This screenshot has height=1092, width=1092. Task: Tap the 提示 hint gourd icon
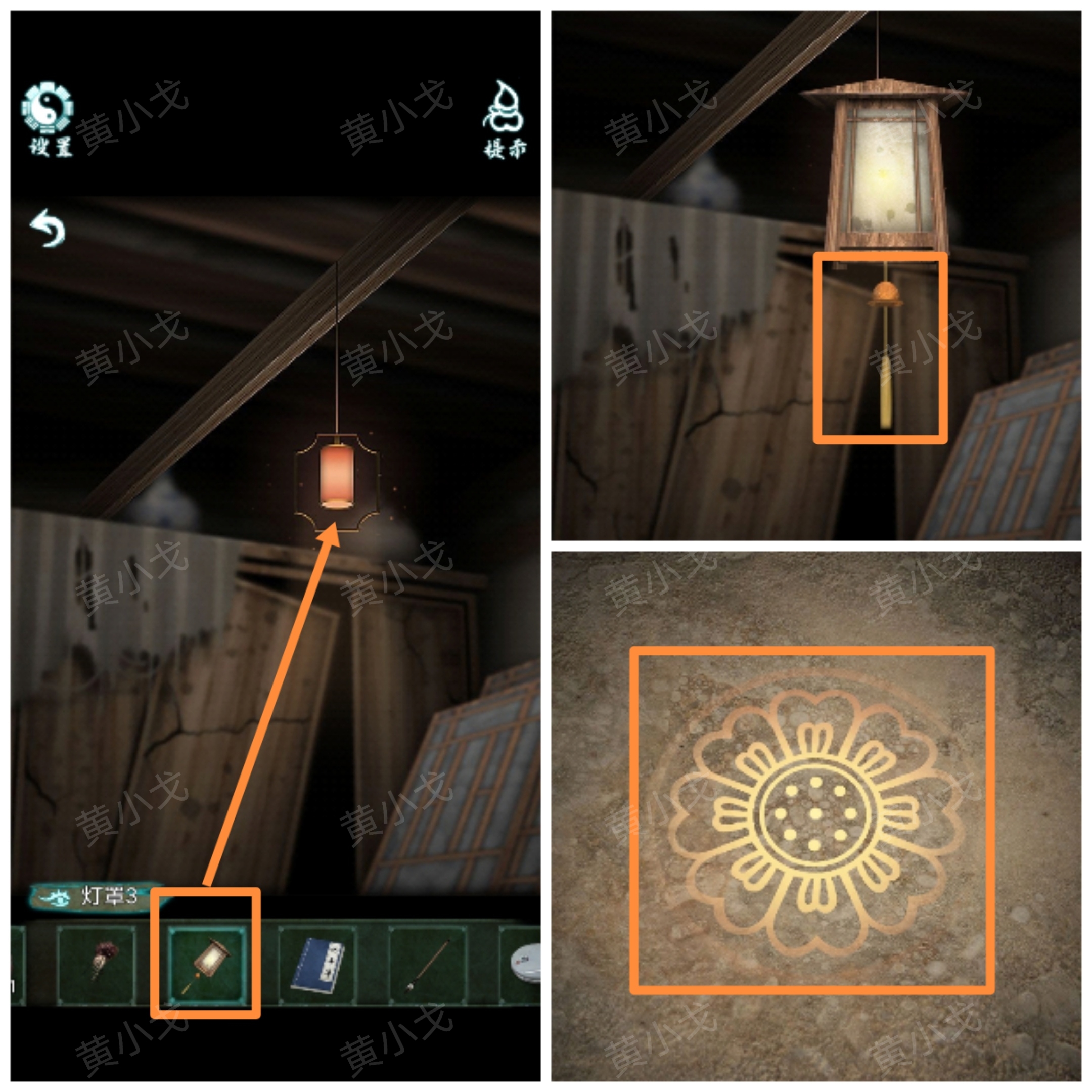click(x=504, y=119)
